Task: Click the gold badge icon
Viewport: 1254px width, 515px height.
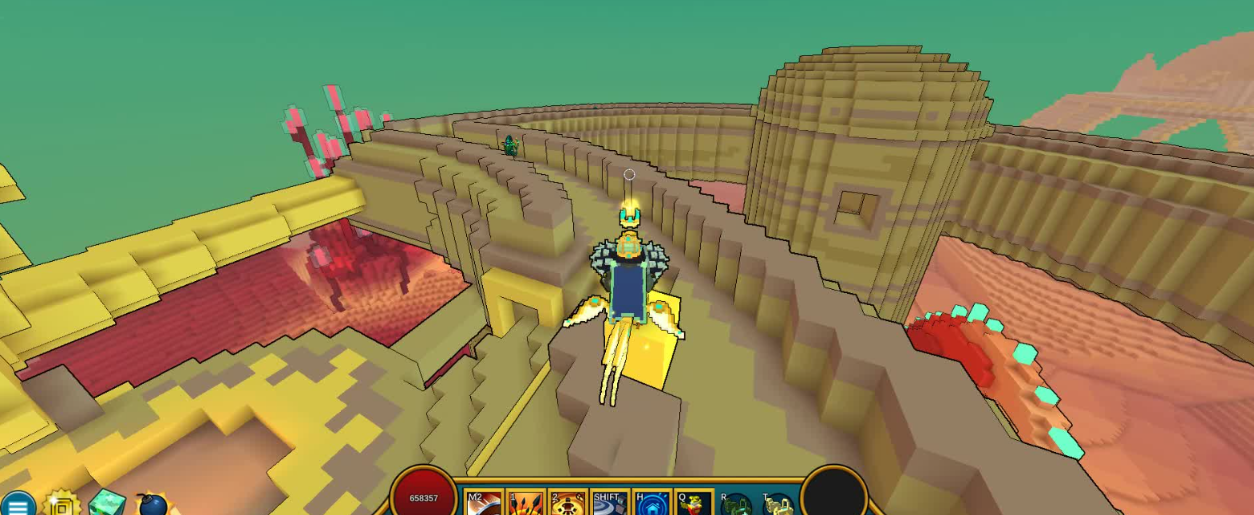Action: (x=61, y=504)
